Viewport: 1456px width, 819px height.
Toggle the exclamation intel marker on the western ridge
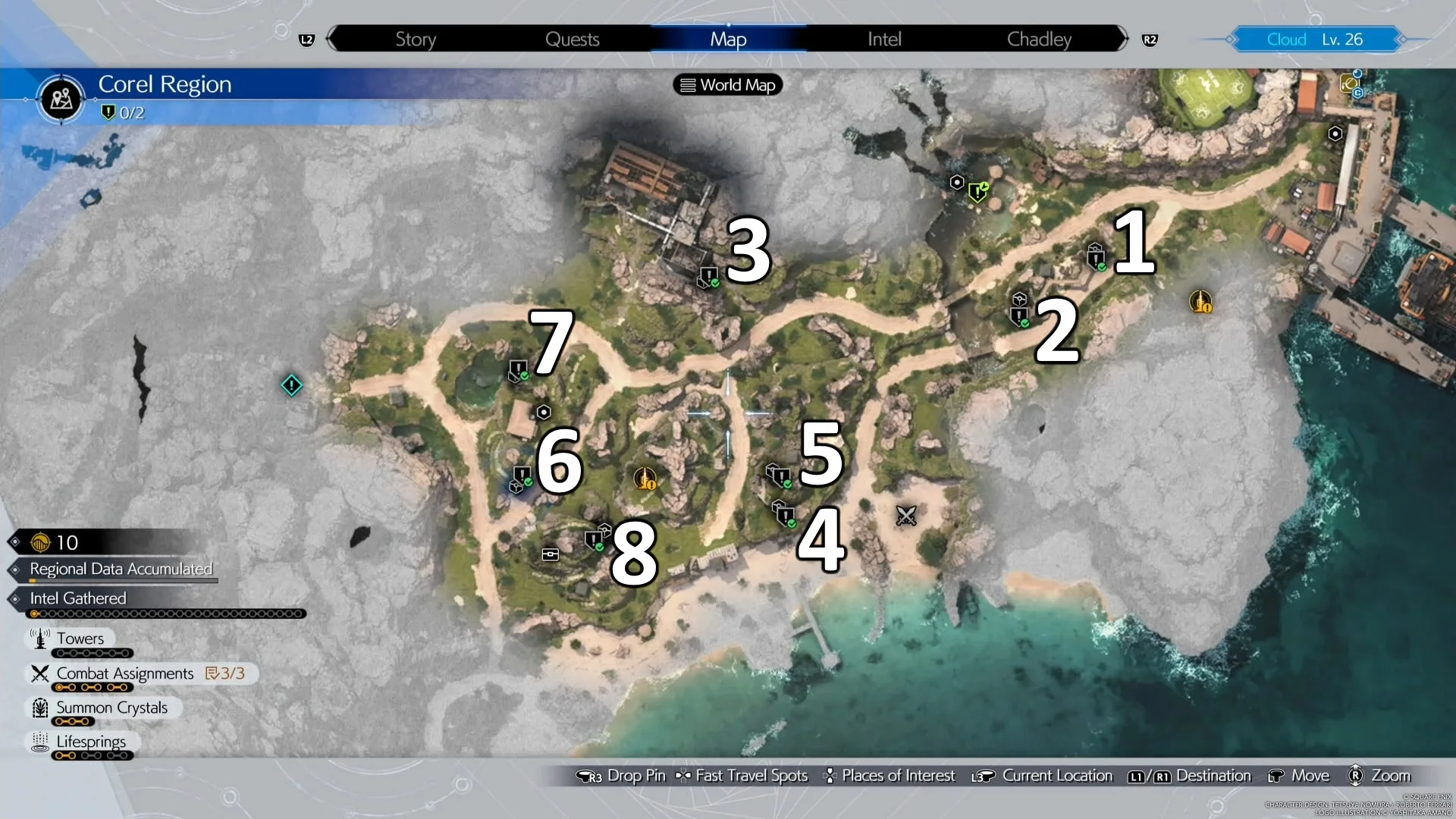click(x=291, y=385)
